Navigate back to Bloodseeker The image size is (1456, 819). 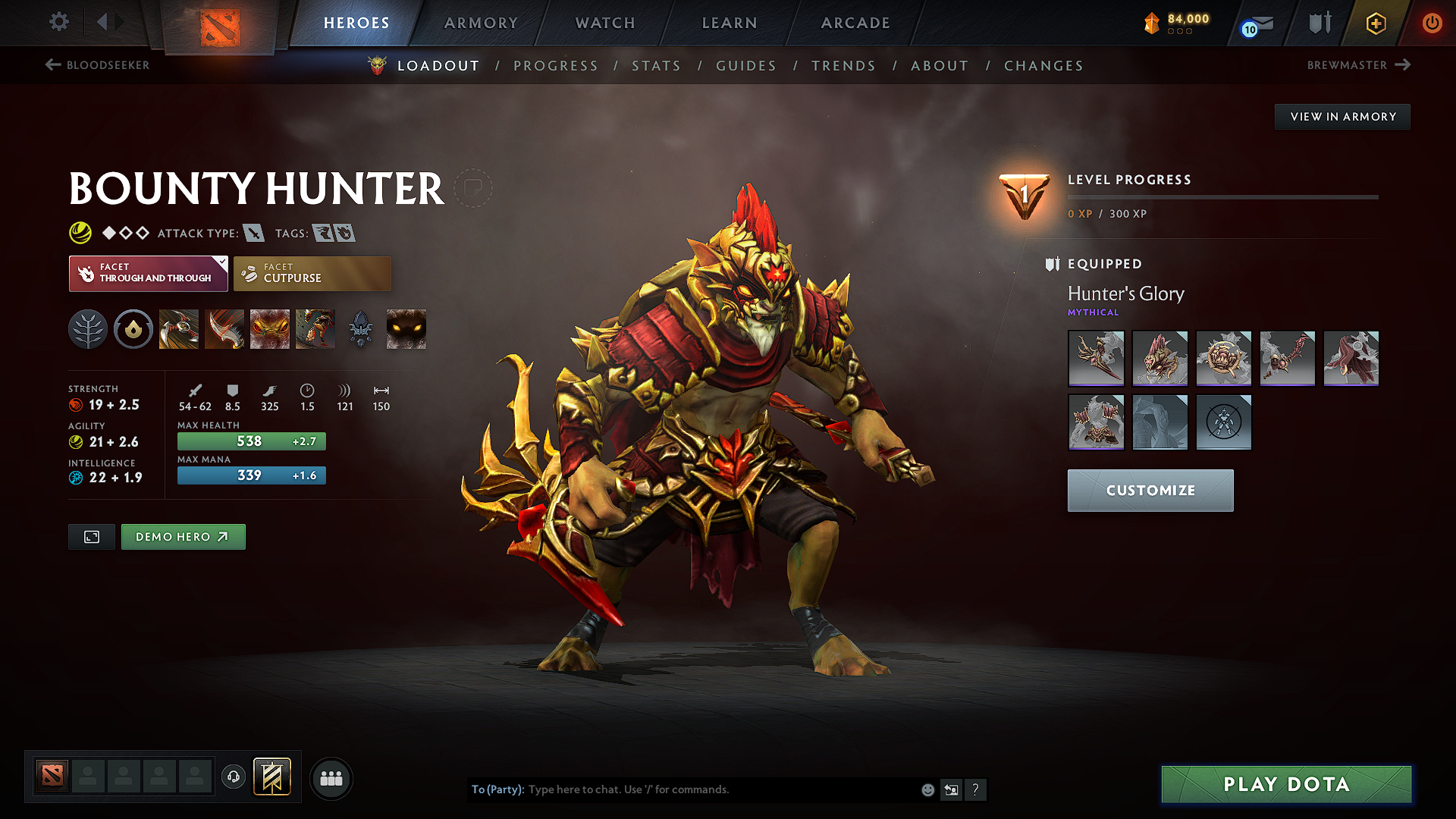click(97, 65)
